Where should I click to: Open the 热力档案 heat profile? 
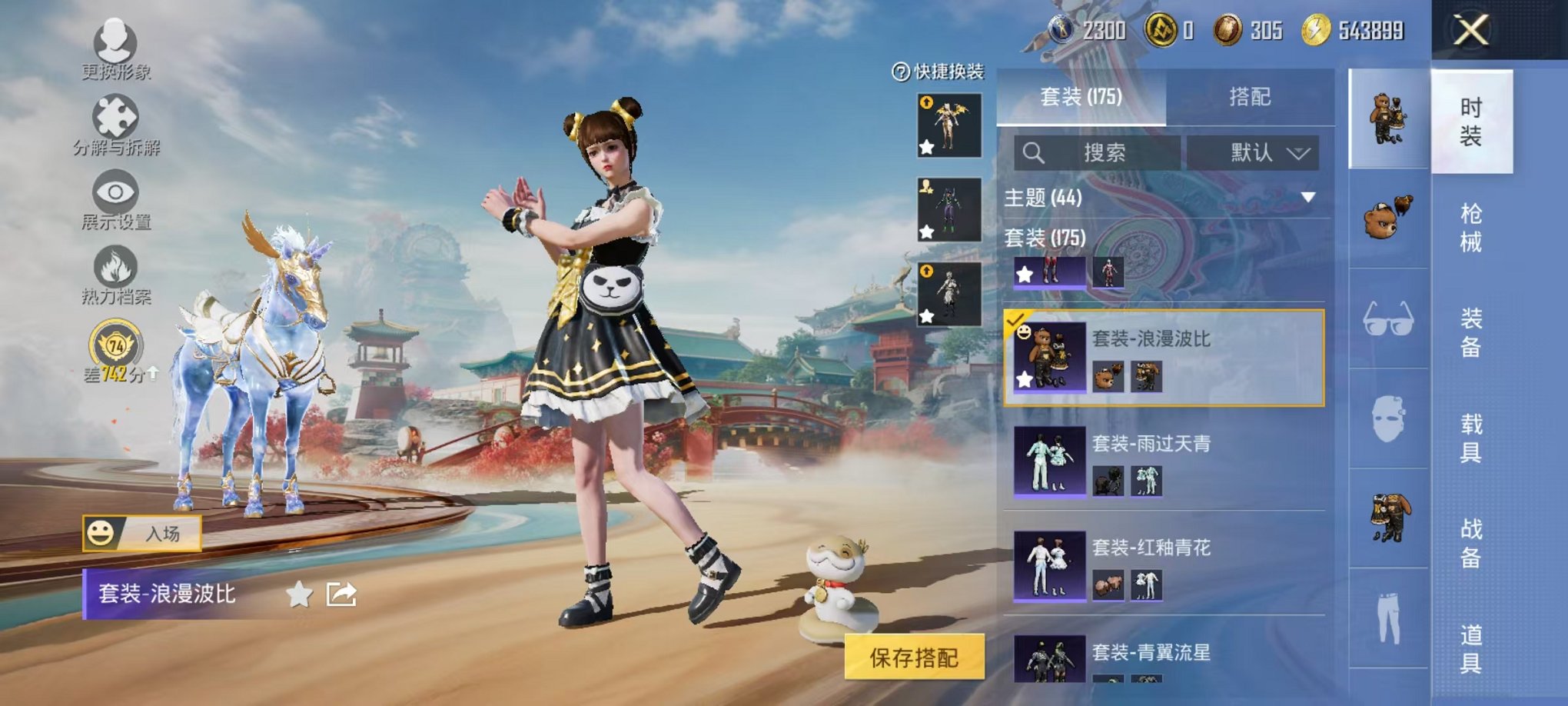(x=115, y=261)
